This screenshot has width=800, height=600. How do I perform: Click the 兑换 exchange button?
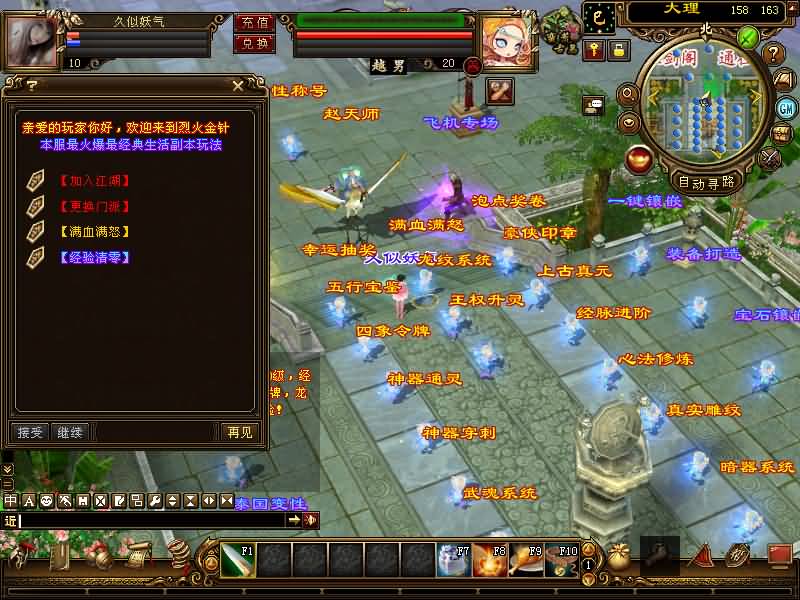[x=254, y=43]
